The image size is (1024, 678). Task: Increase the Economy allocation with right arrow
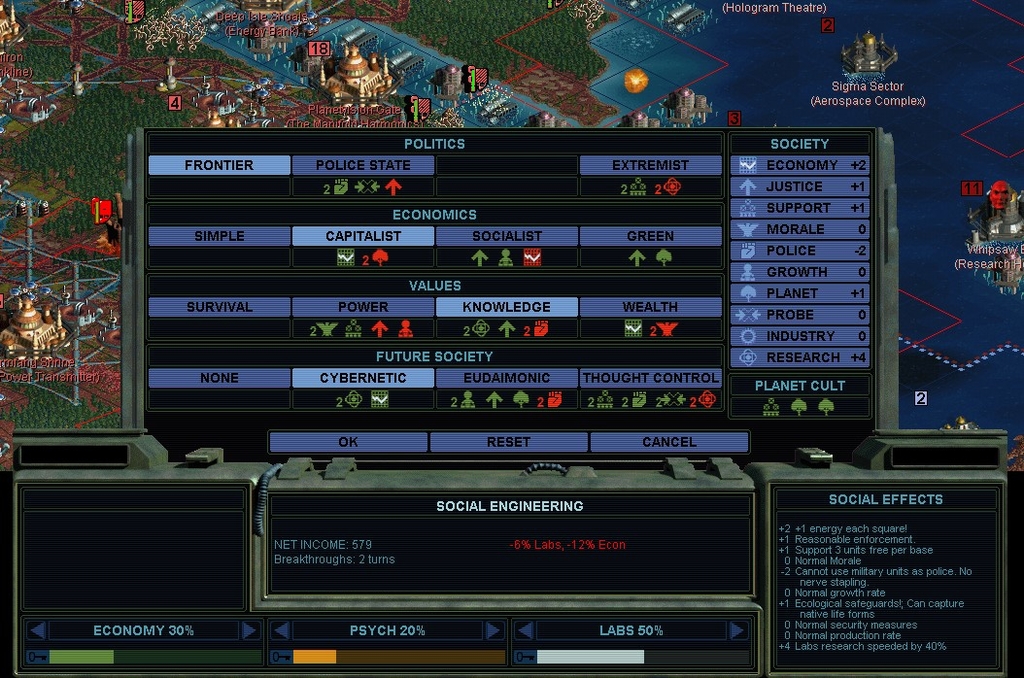coord(249,630)
